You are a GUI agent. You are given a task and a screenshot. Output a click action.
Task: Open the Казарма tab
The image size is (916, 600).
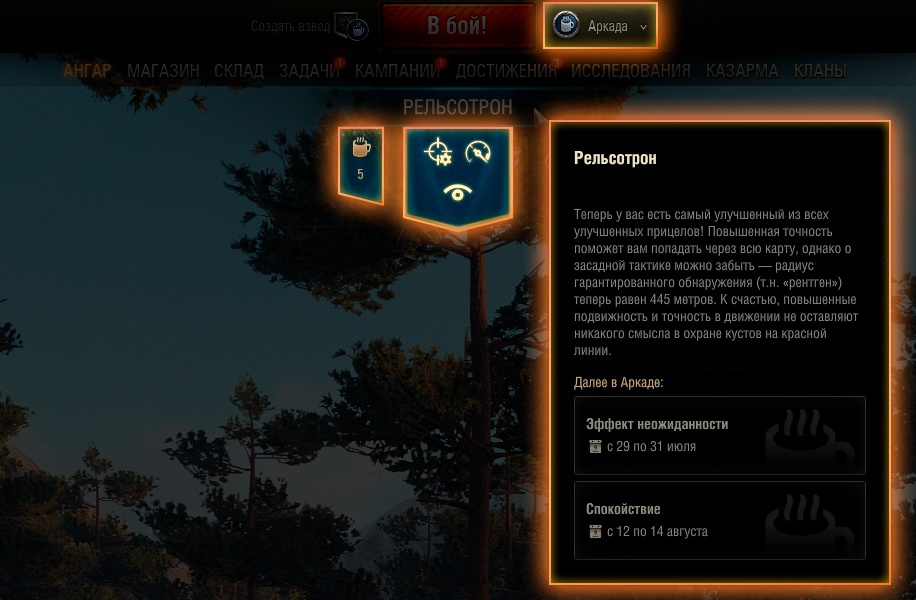click(742, 71)
